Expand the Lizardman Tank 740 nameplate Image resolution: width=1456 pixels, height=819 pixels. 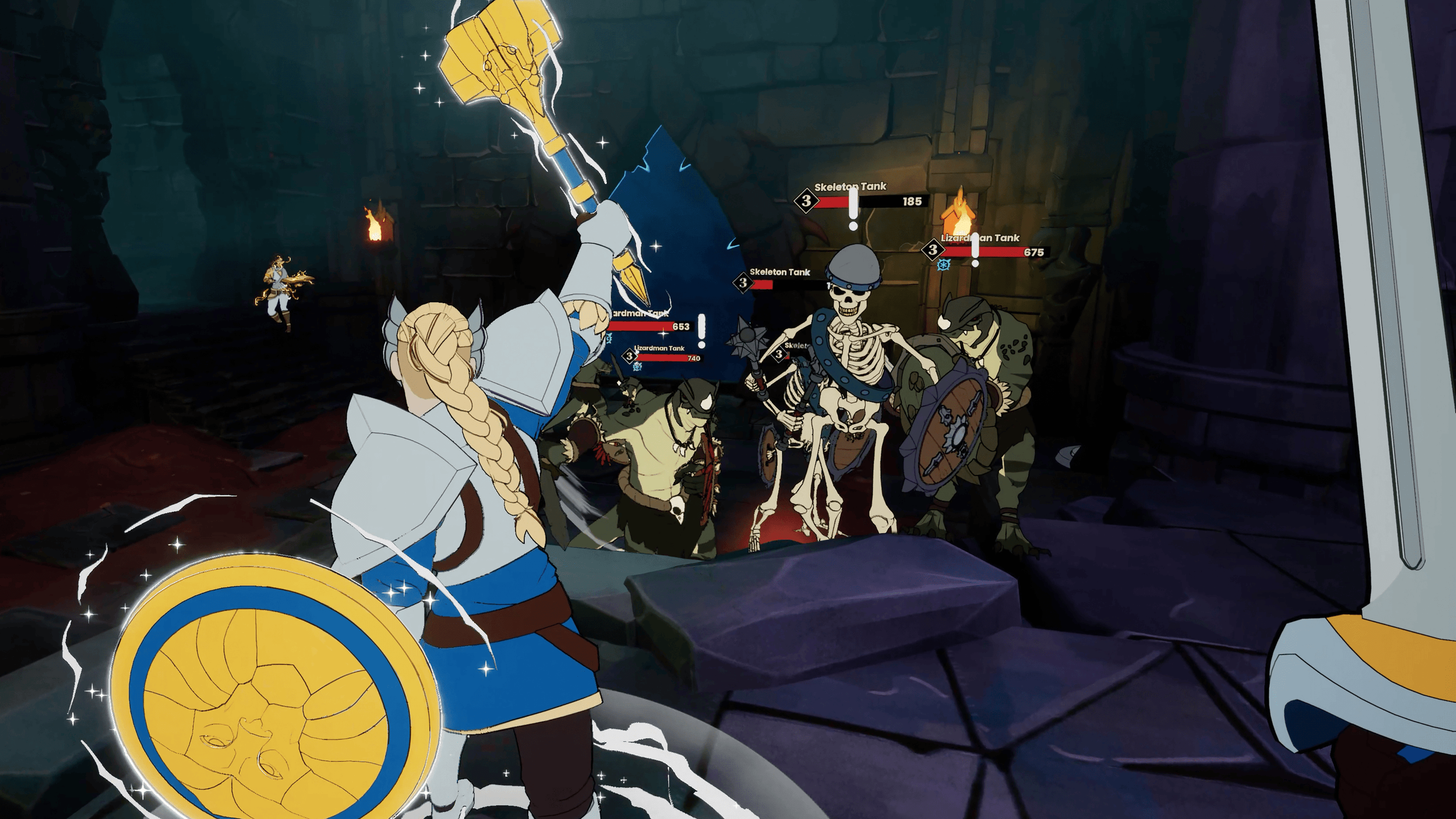[659, 349]
